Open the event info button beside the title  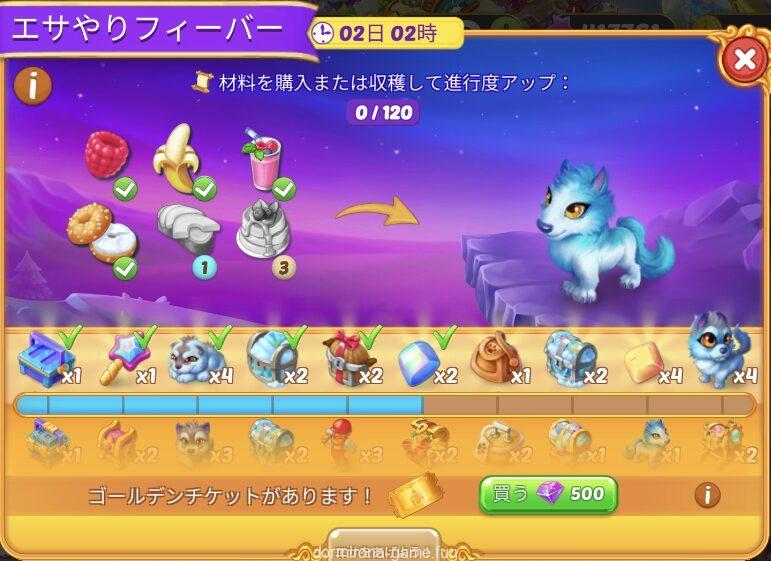pyautogui.click(x=33, y=85)
